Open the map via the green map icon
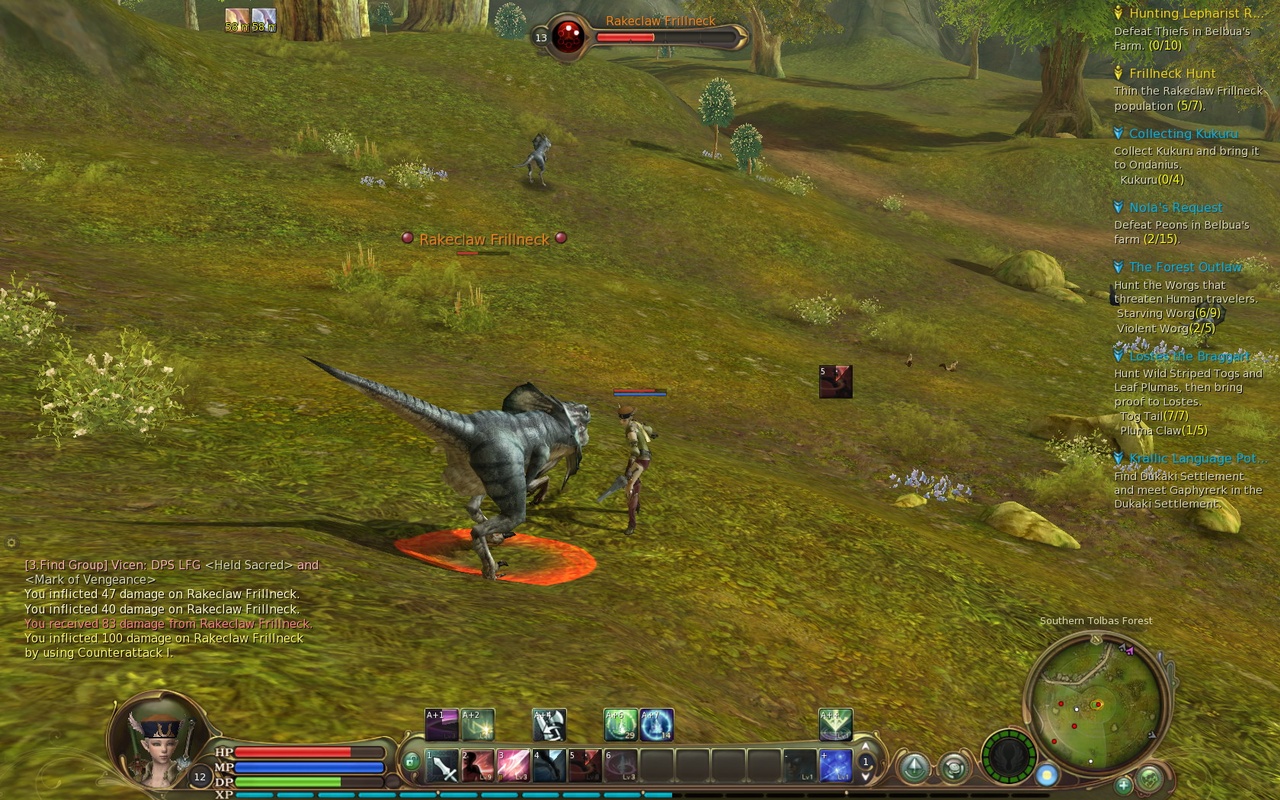 1151,777
